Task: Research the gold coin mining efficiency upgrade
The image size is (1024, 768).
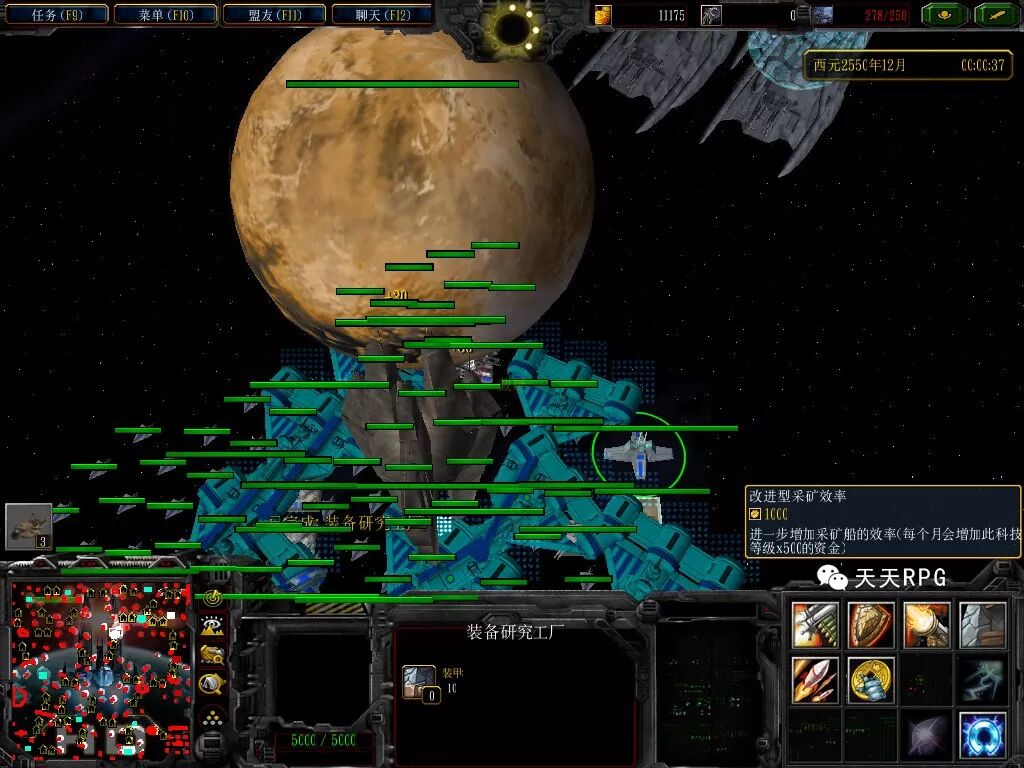Action: click(871, 680)
